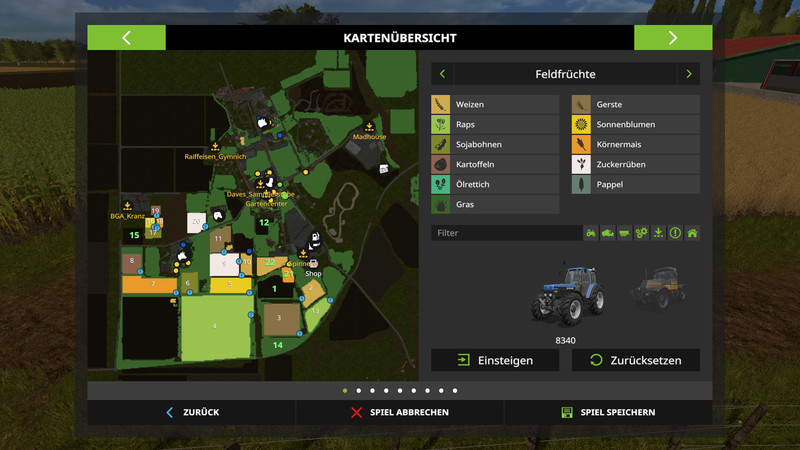The height and width of the screenshot is (450, 800).
Task: Select Sonnenblumen in the legend
Action: pos(635,125)
